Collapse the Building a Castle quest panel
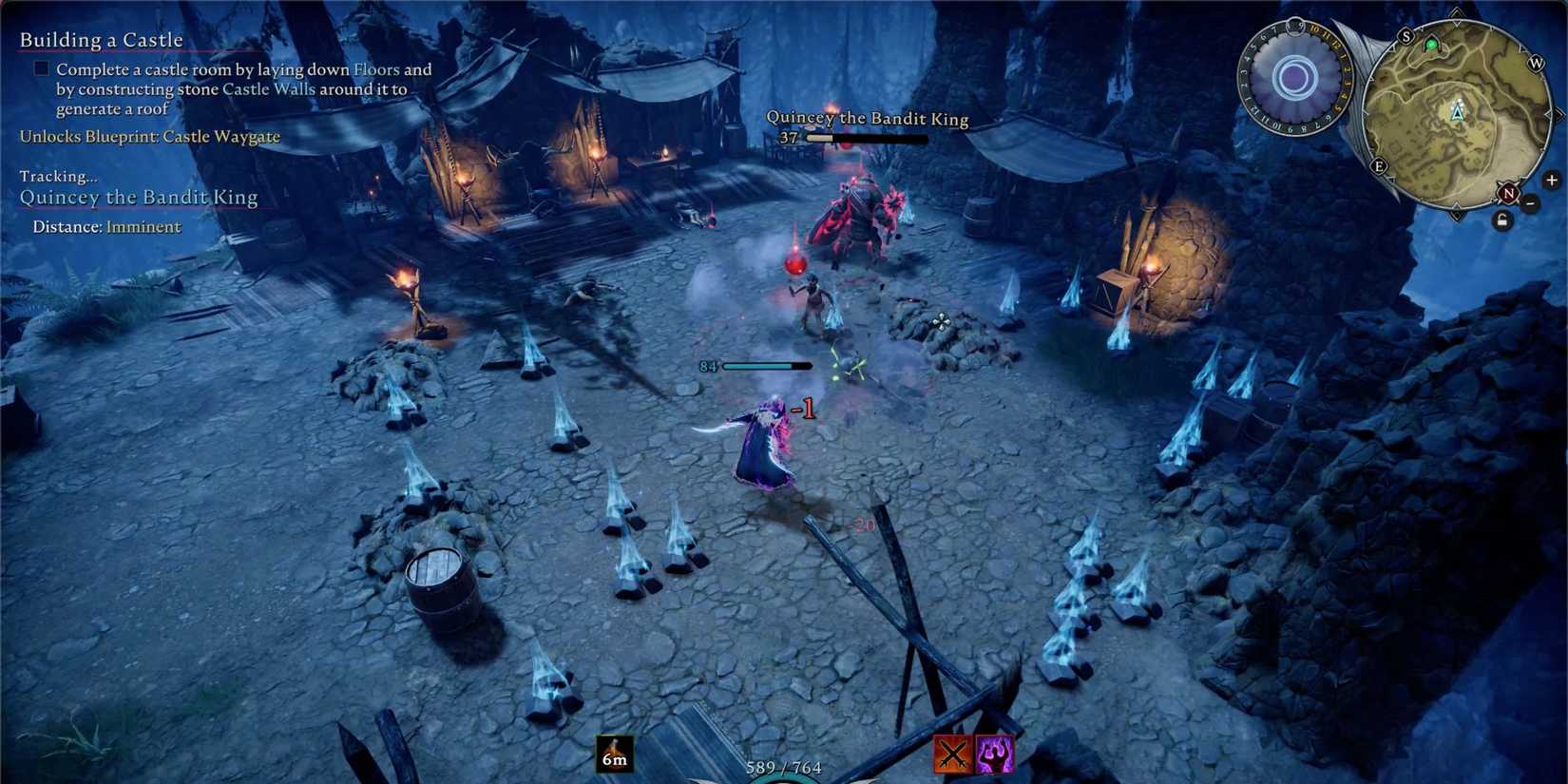Image resolution: width=1568 pixels, height=784 pixels. point(101,39)
